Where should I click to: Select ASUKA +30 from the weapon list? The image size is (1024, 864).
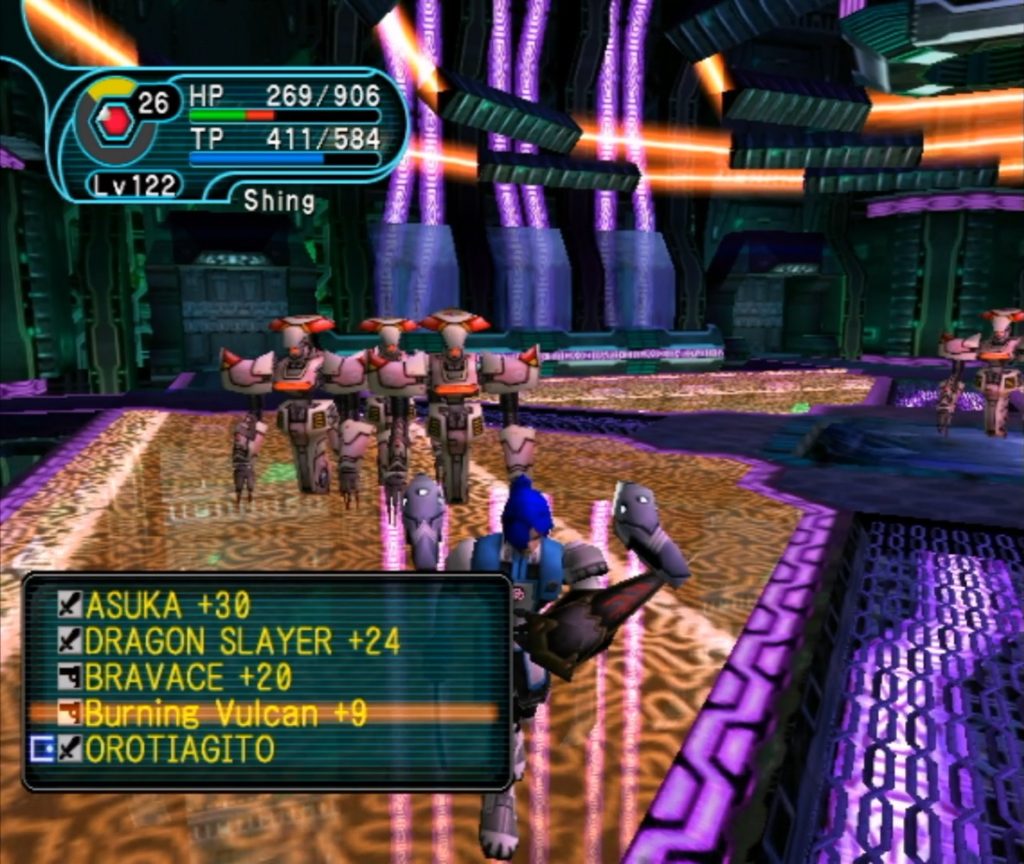coord(167,605)
